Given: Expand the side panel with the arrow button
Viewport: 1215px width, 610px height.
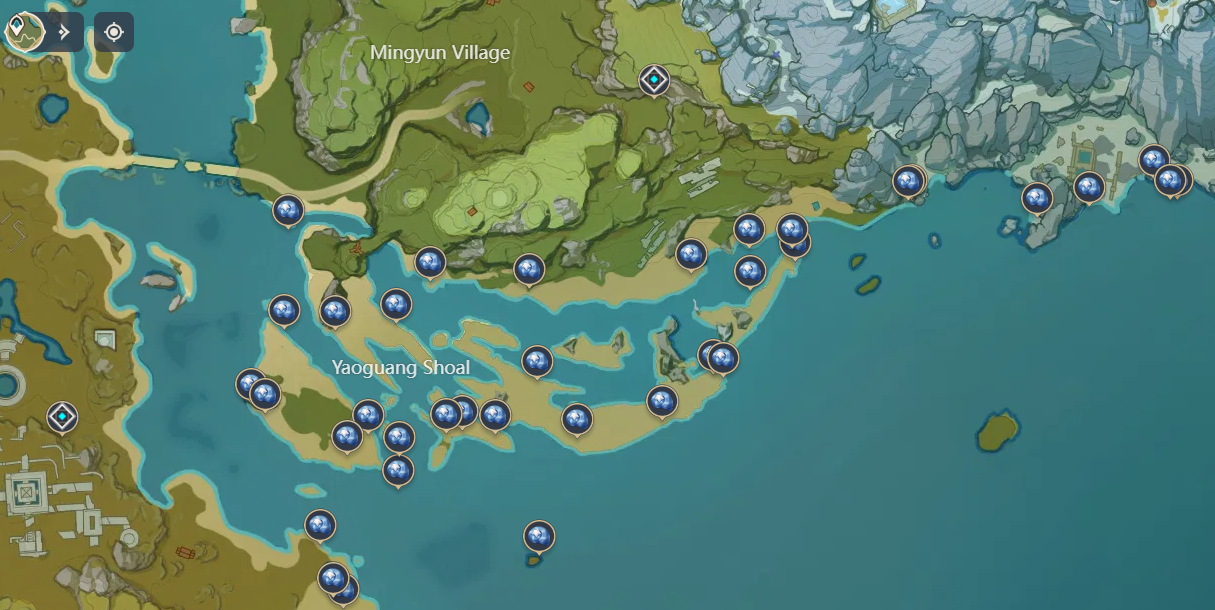Looking at the screenshot, I should coord(65,32).
